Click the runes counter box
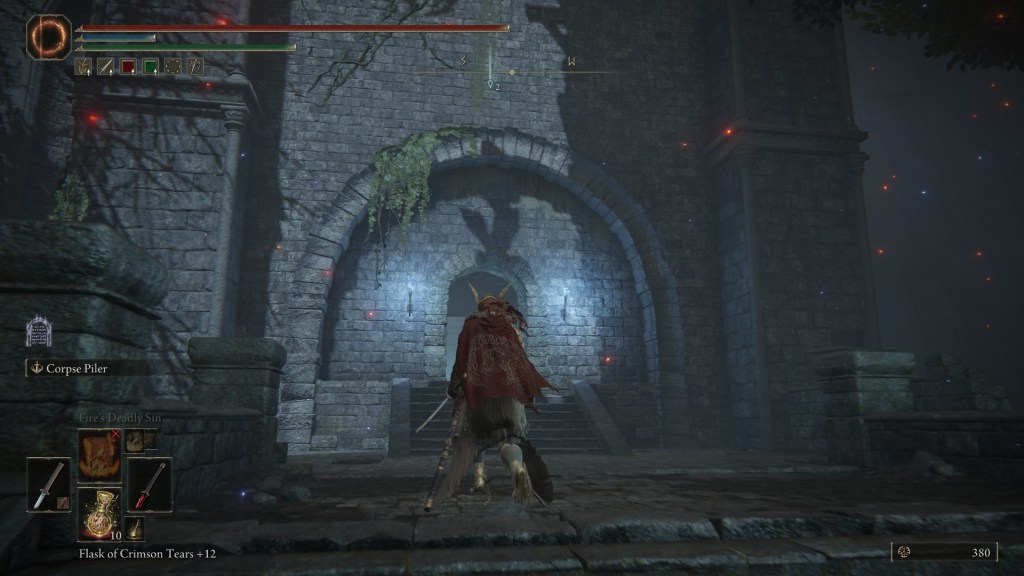This screenshot has height=576, width=1024. pos(943,551)
